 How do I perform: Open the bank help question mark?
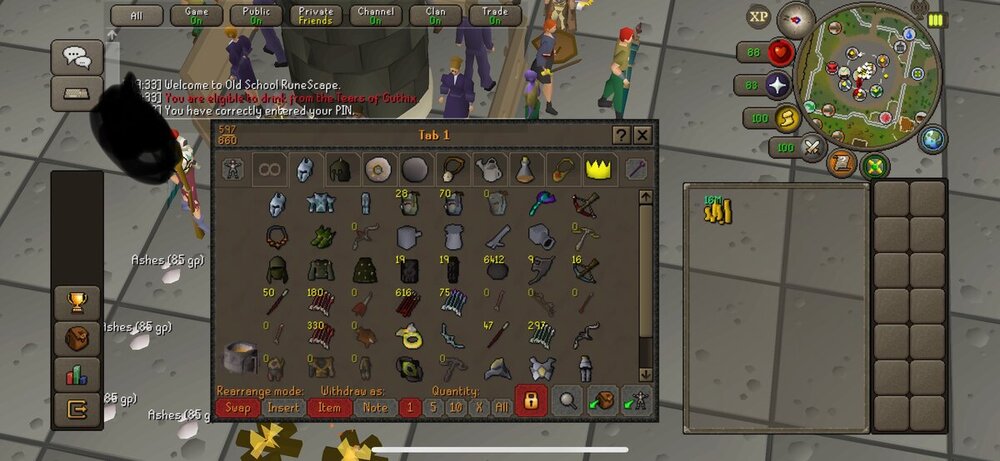coord(621,135)
